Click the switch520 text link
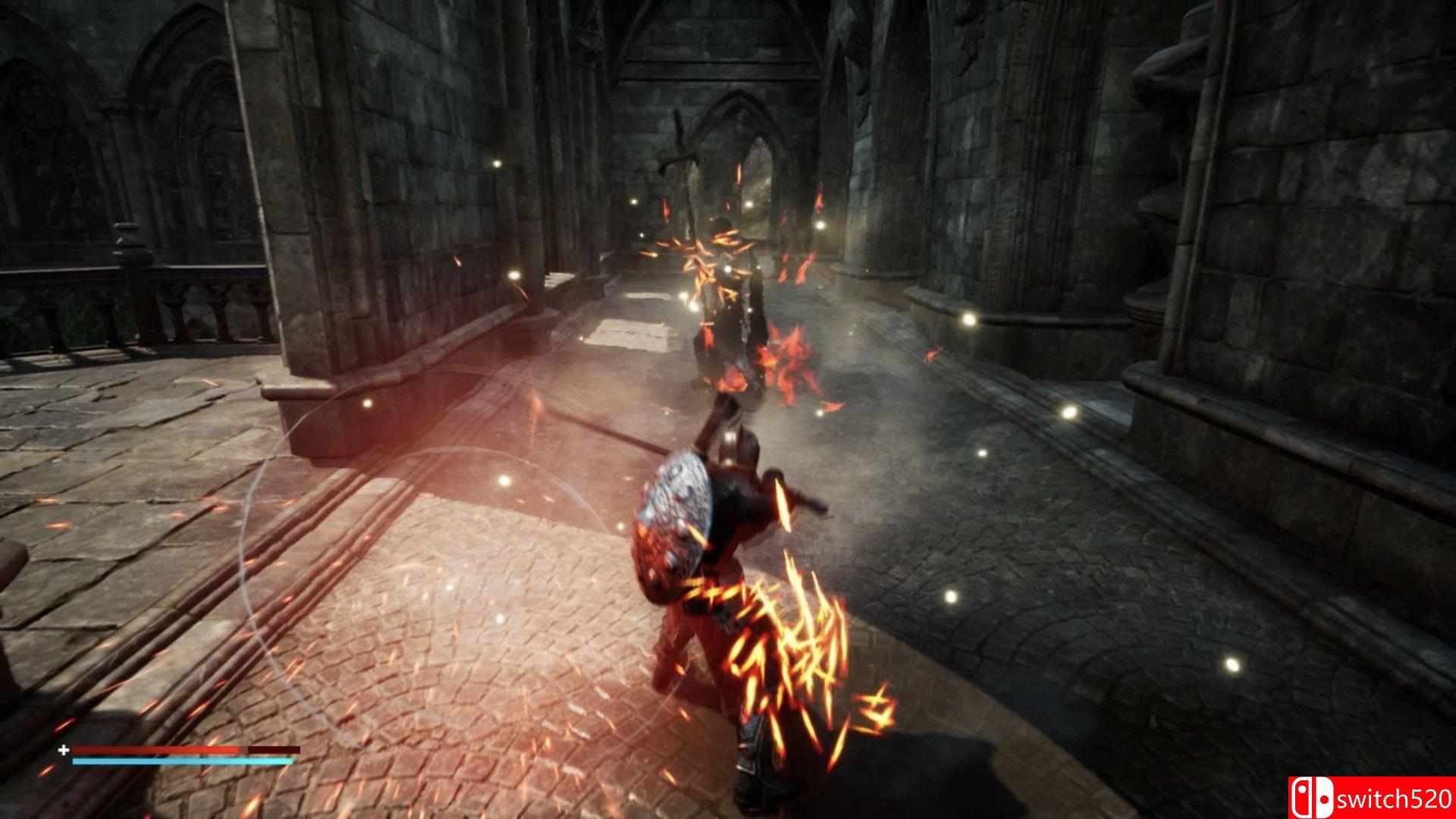Image resolution: width=1456 pixels, height=819 pixels. [x=1395, y=799]
